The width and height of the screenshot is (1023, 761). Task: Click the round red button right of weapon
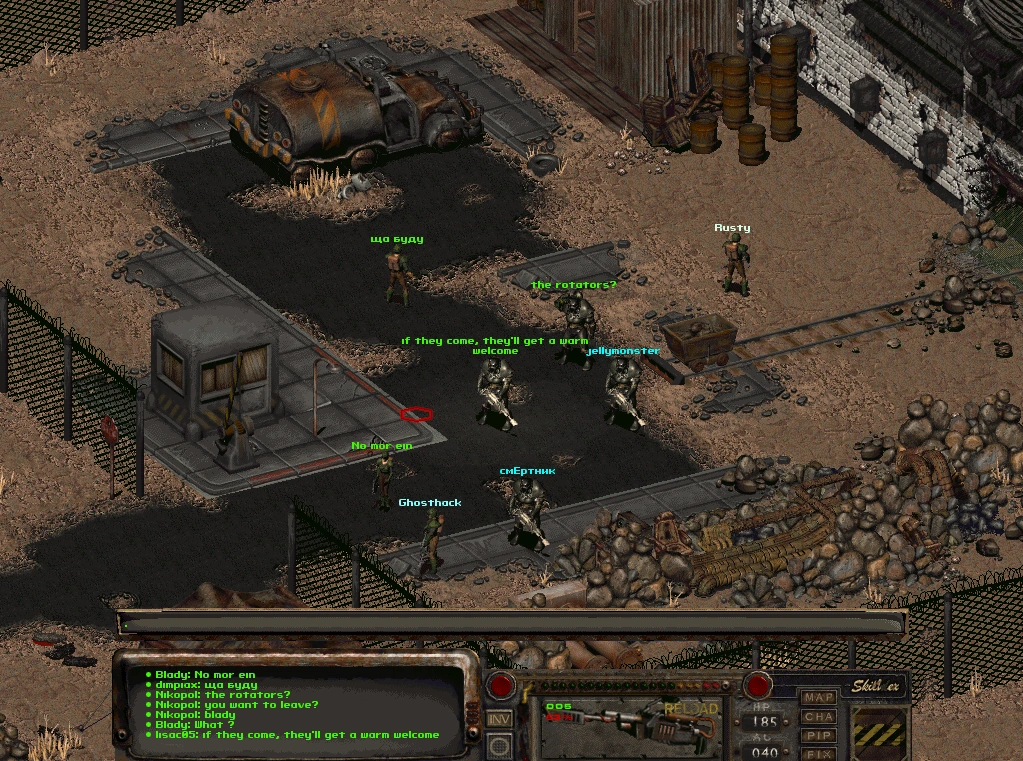pyautogui.click(x=757, y=686)
